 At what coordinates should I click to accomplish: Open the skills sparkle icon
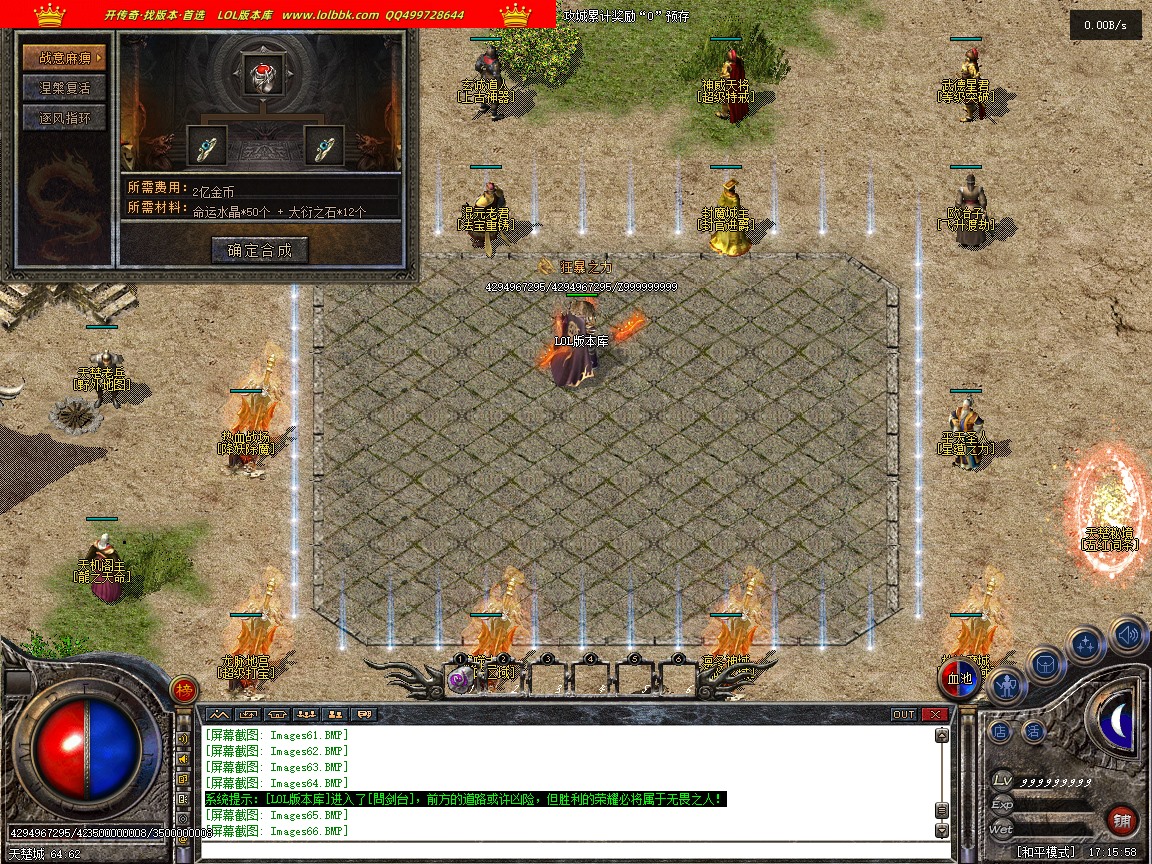coord(1086,646)
